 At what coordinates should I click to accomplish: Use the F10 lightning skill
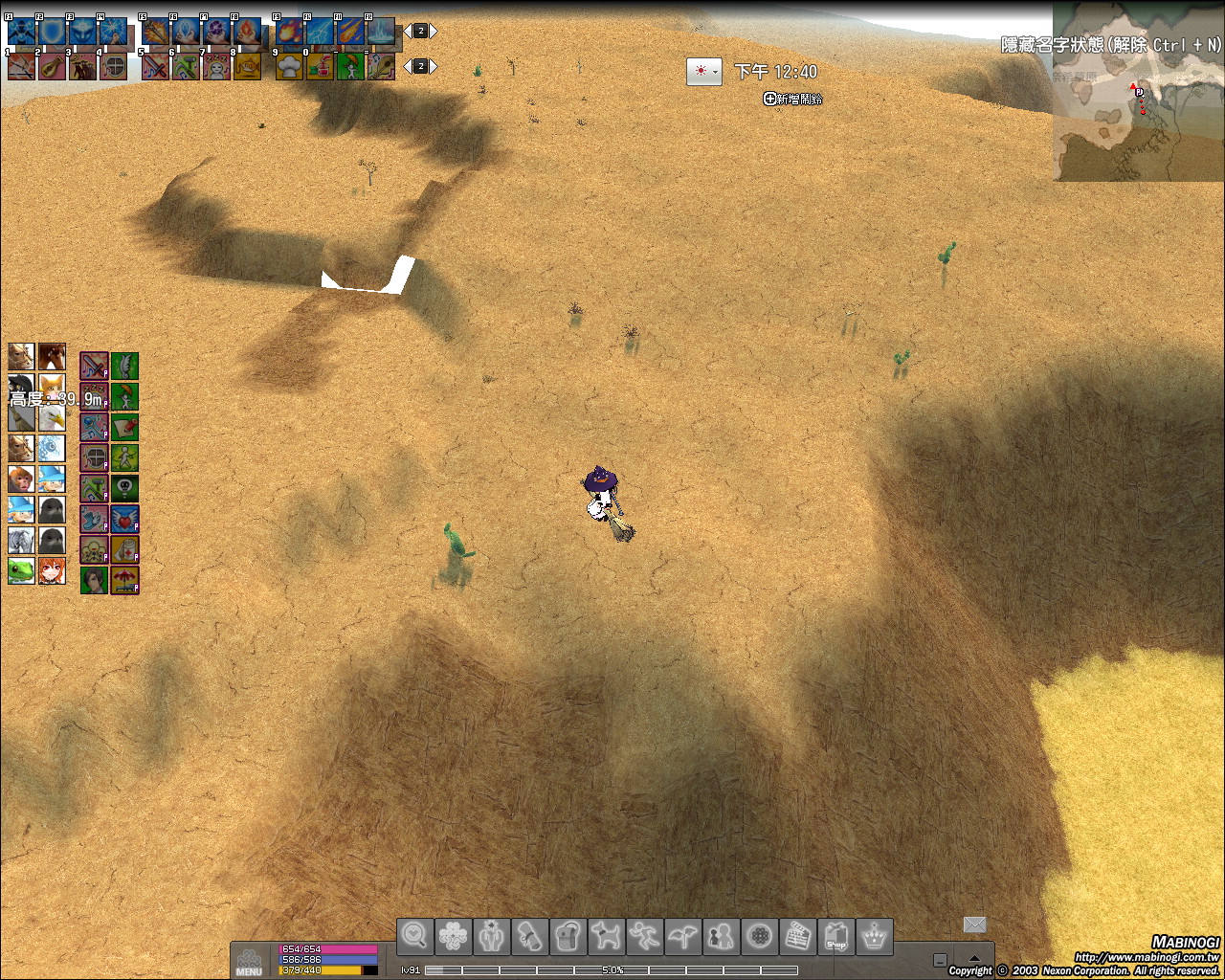(319, 32)
